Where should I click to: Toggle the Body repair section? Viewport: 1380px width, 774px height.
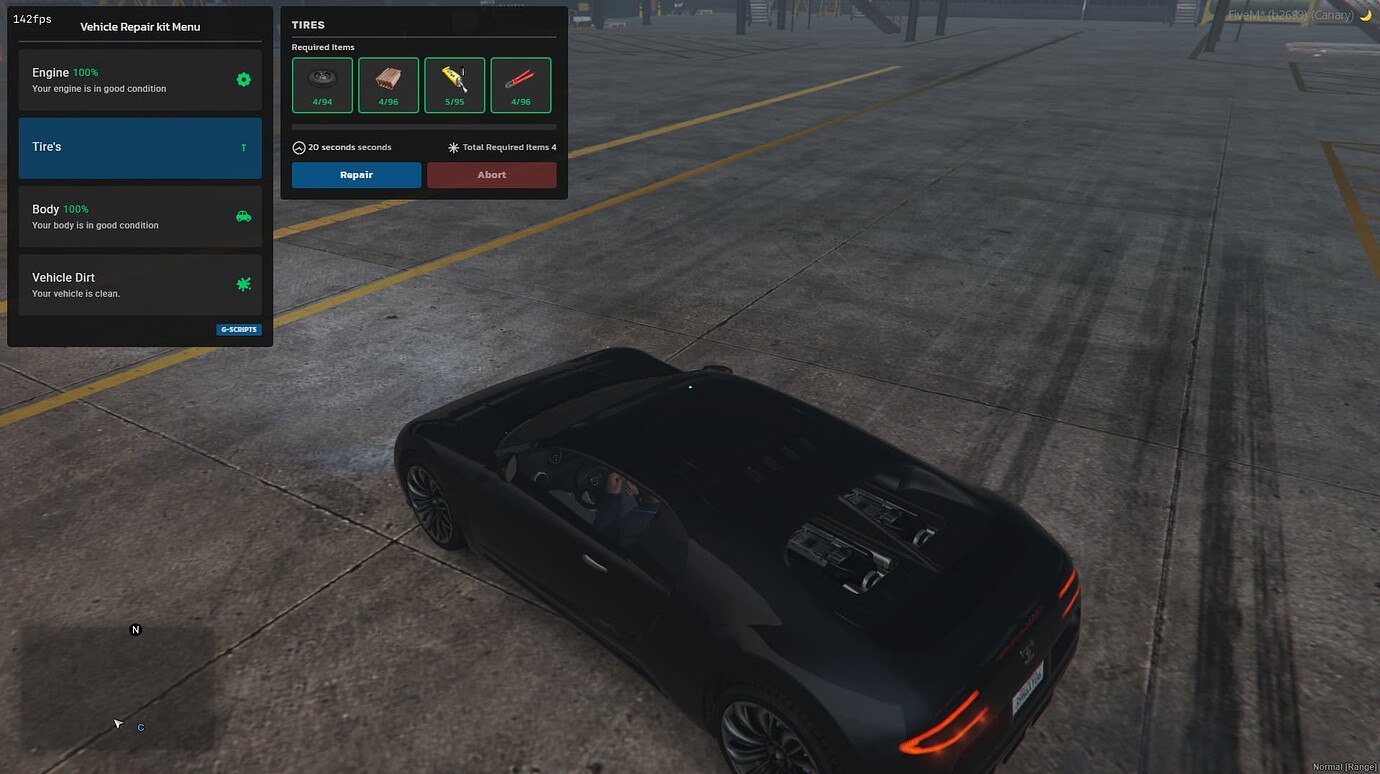tap(139, 215)
